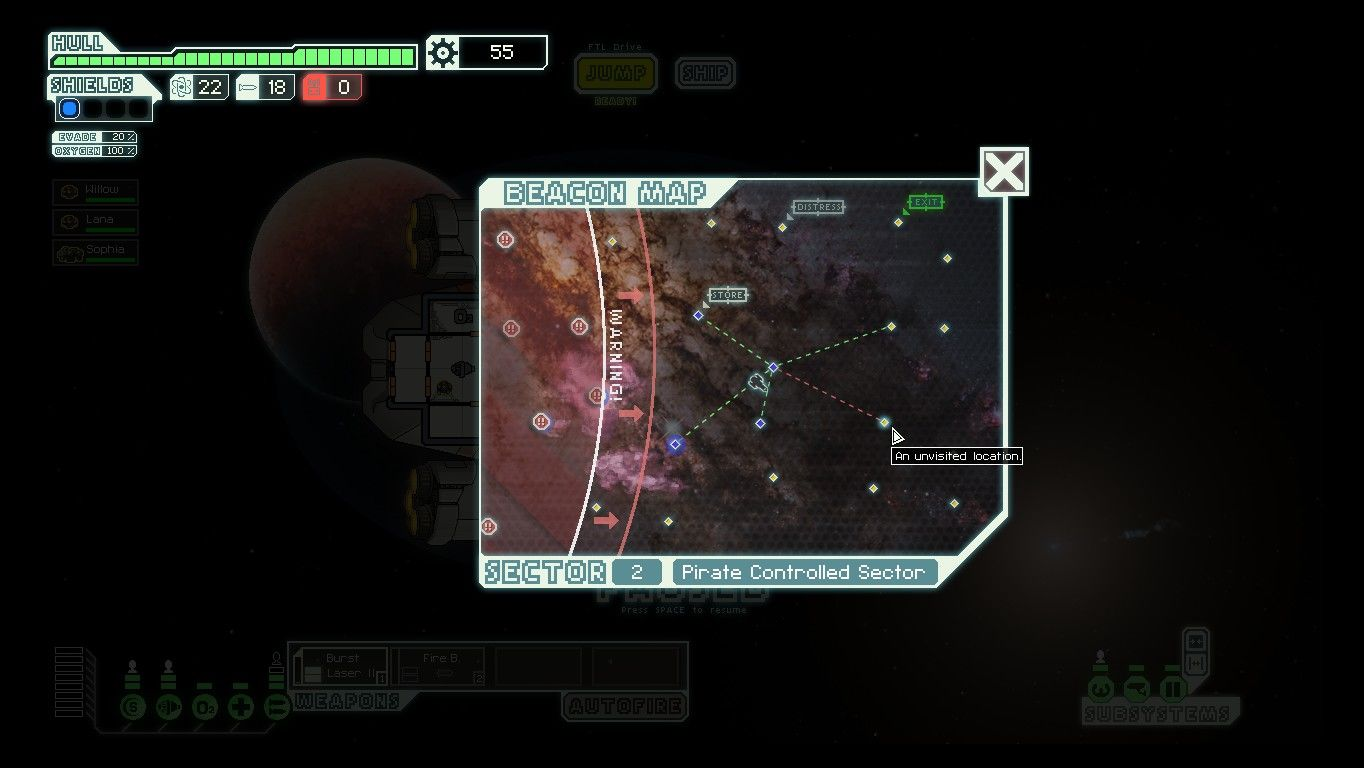Jump to the EXIT beacon
The width and height of the screenshot is (1364, 768).
pos(899,222)
